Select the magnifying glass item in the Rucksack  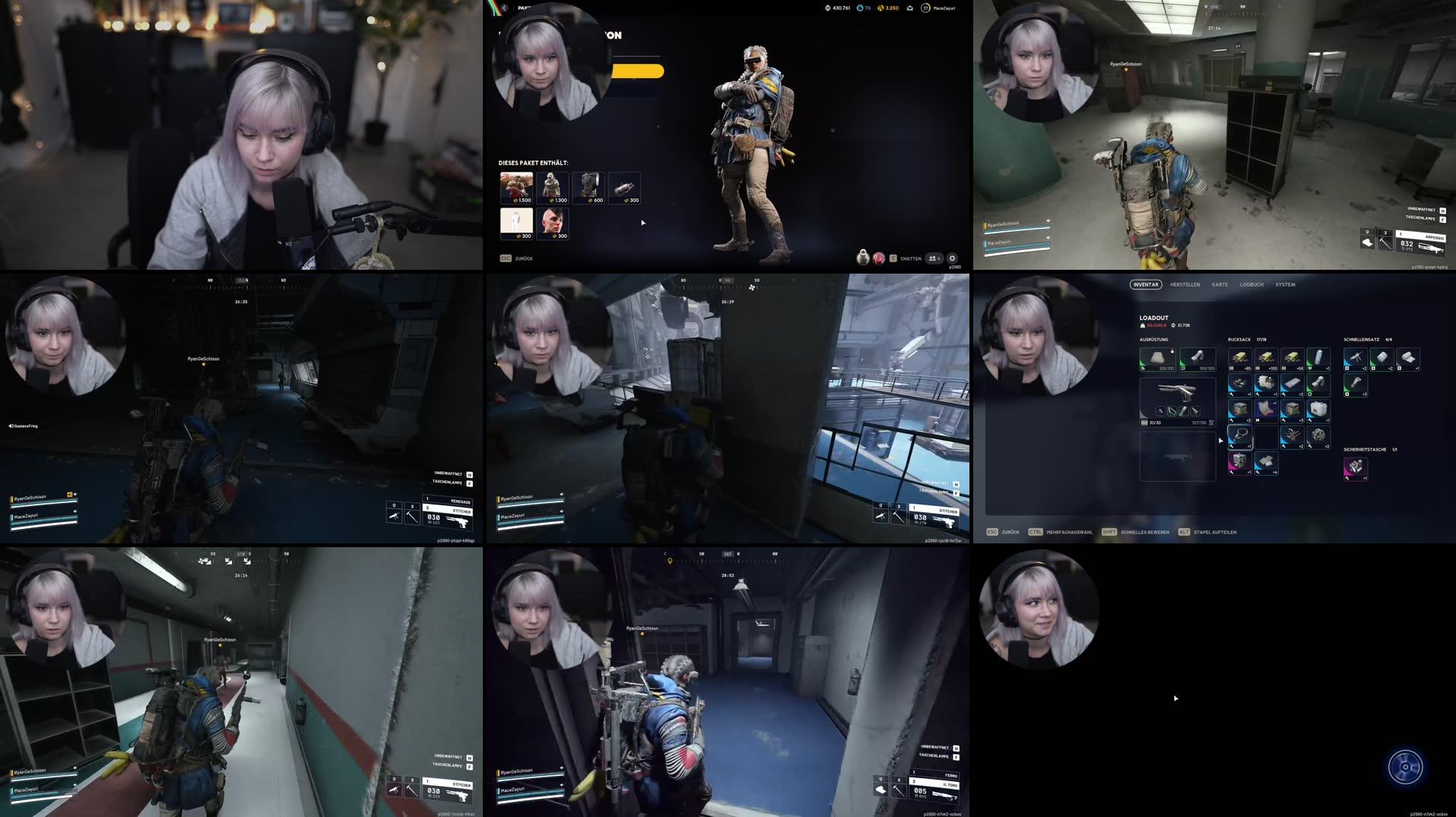click(1240, 438)
